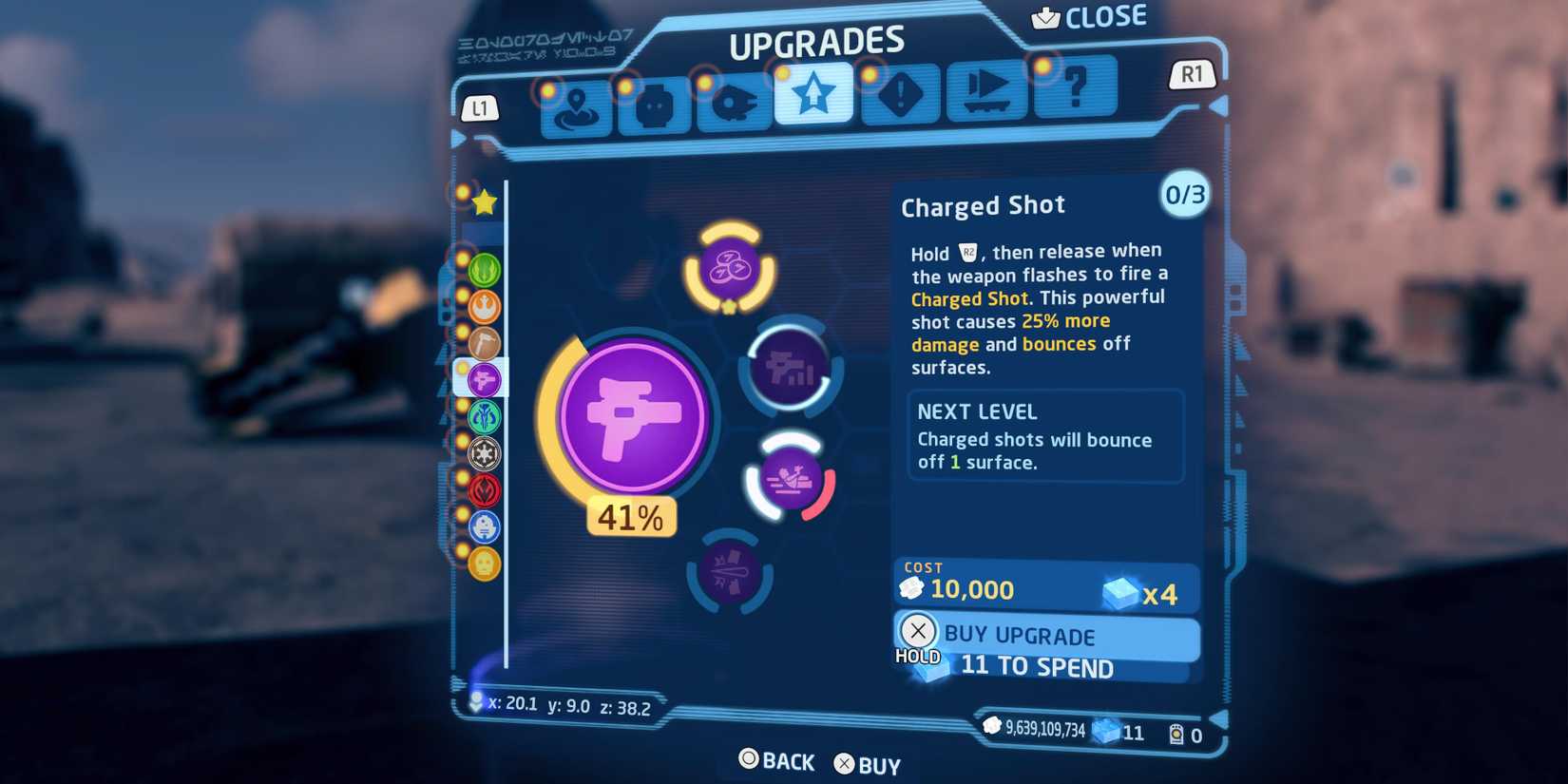Select the Villain class Empire emblem icon
The width and height of the screenshot is (1568, 784).
484,454
